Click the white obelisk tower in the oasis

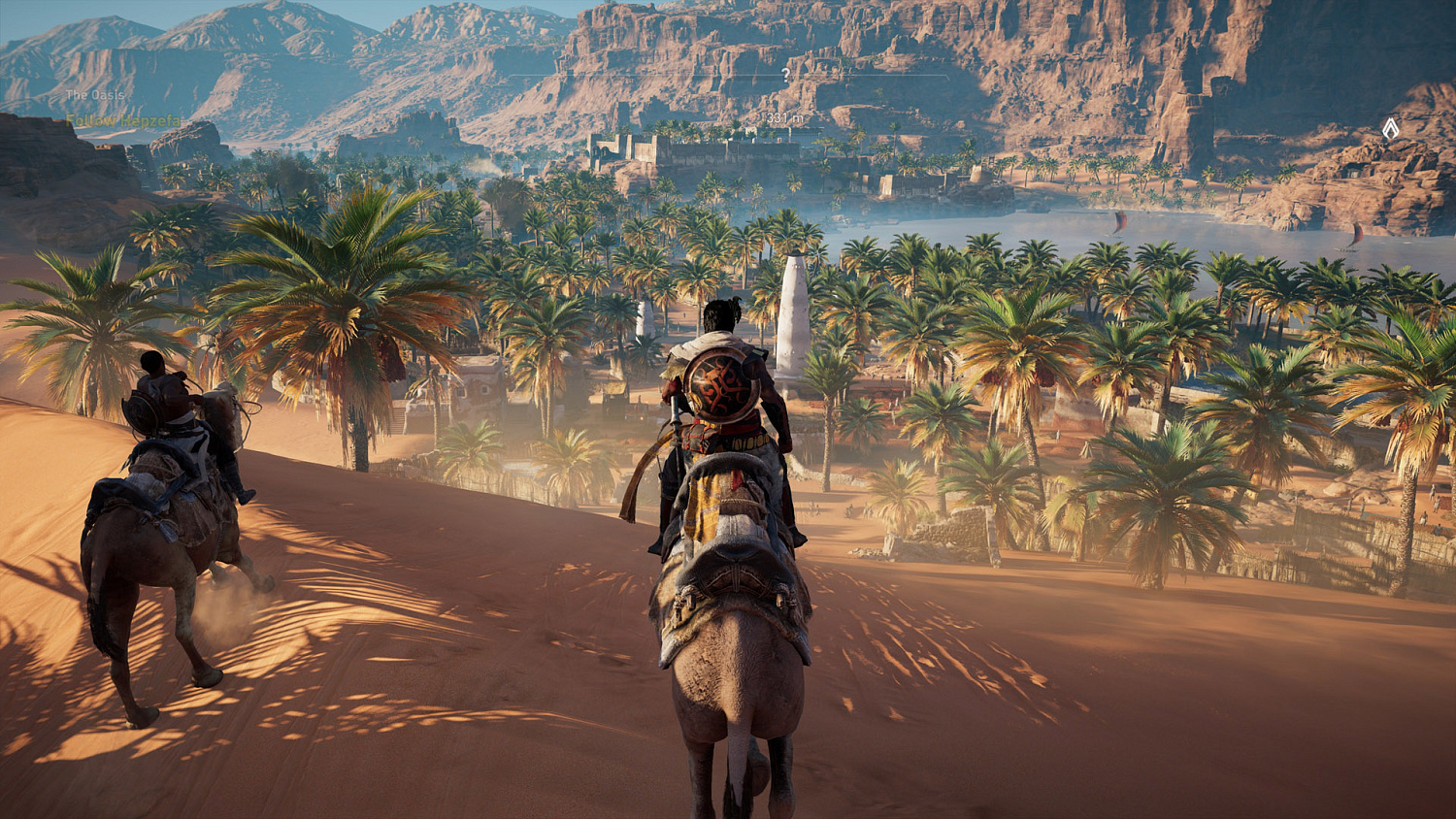792,320
